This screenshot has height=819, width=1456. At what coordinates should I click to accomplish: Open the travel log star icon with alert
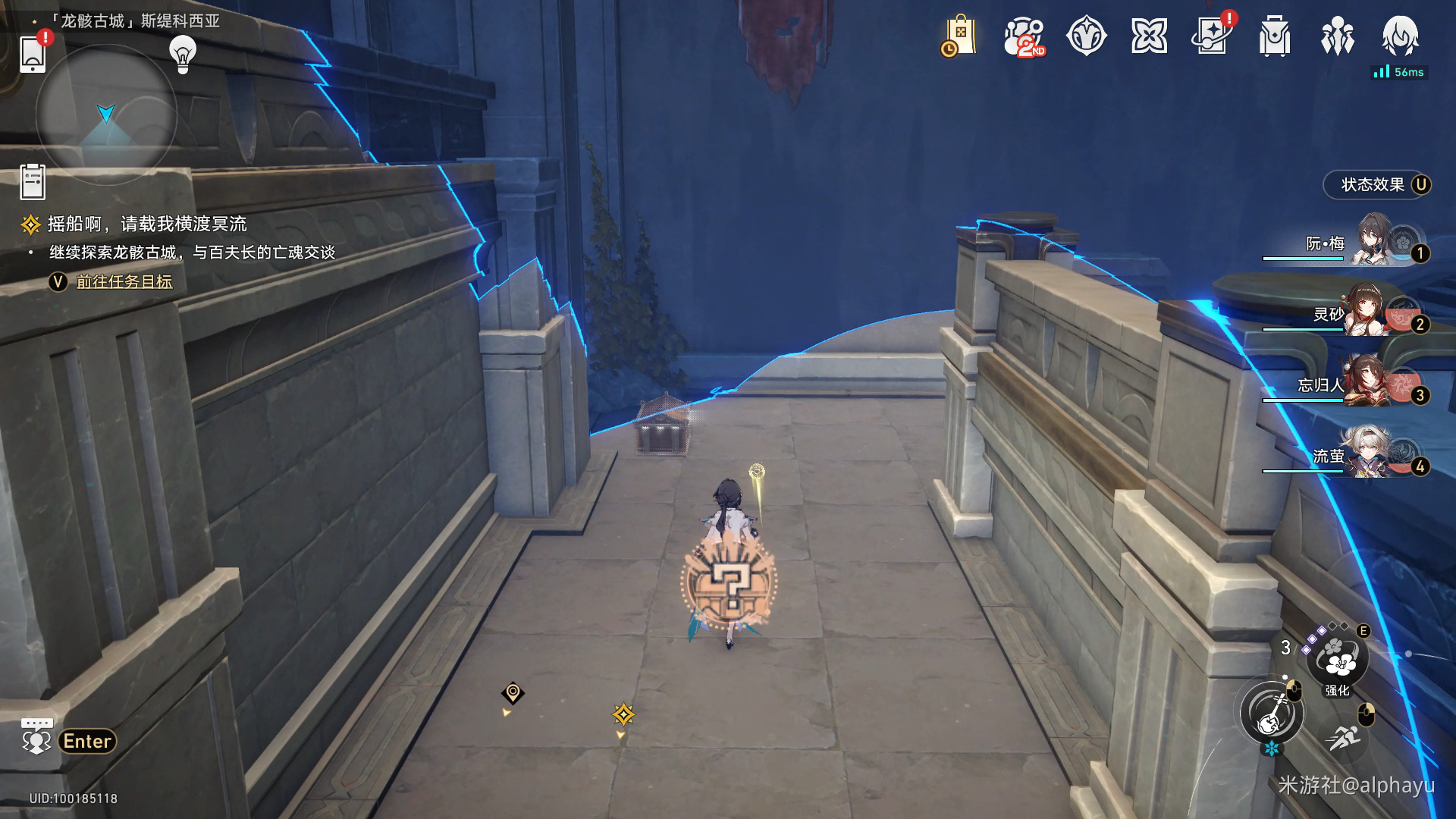[x=1212, y=36]
